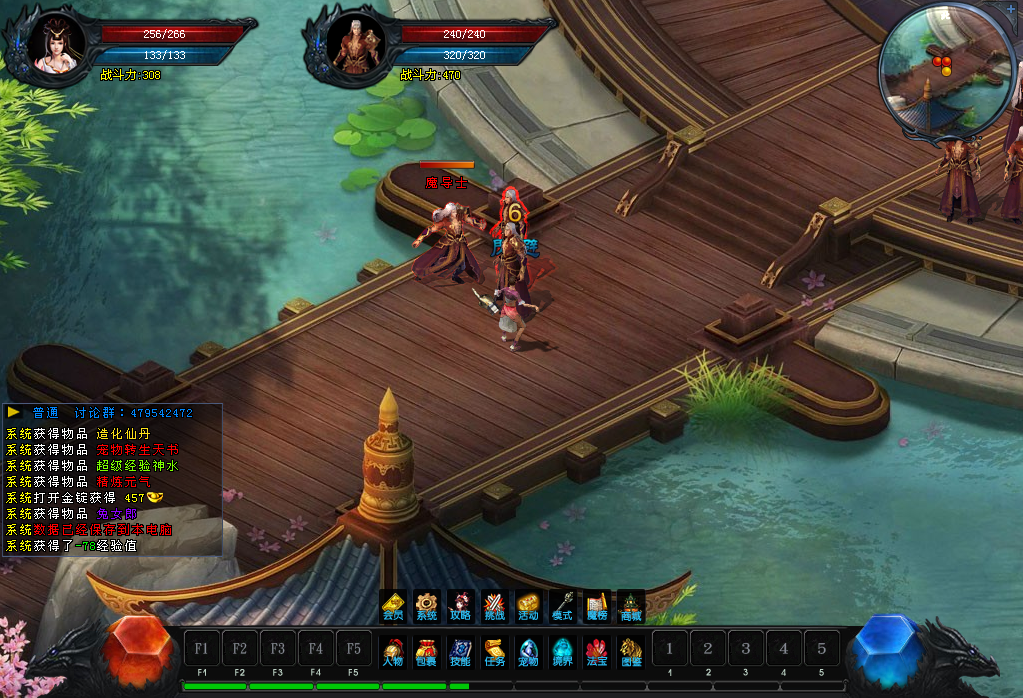Open the 攻略 guide icon

coord(460,606)
